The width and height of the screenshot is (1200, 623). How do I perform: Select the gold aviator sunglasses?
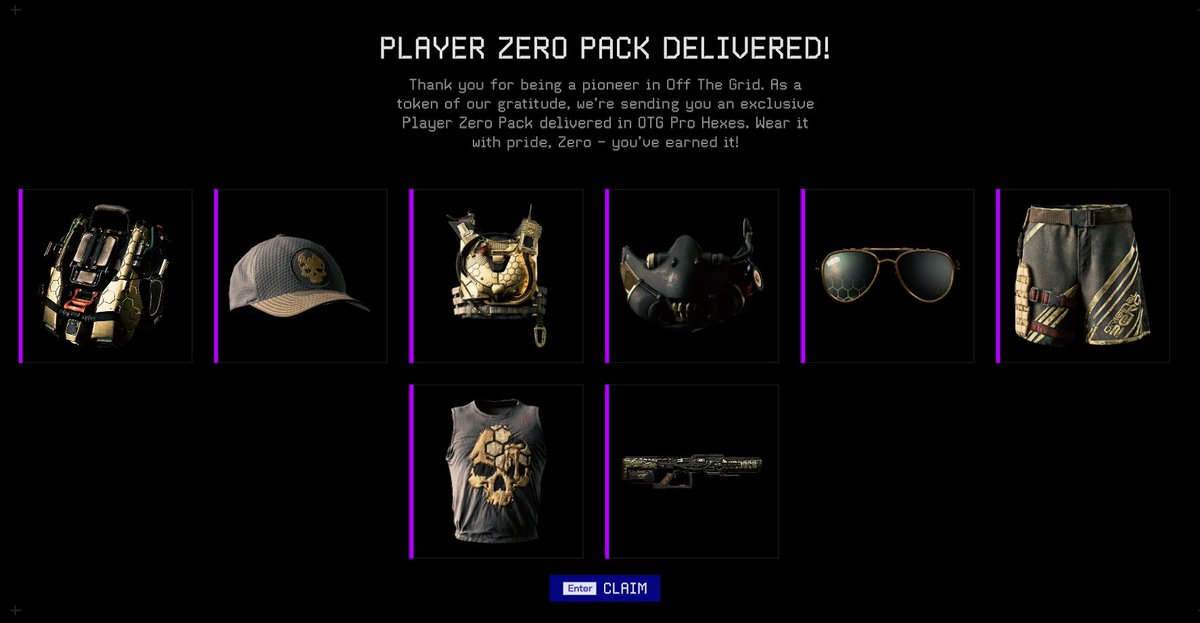click(888, 276)
